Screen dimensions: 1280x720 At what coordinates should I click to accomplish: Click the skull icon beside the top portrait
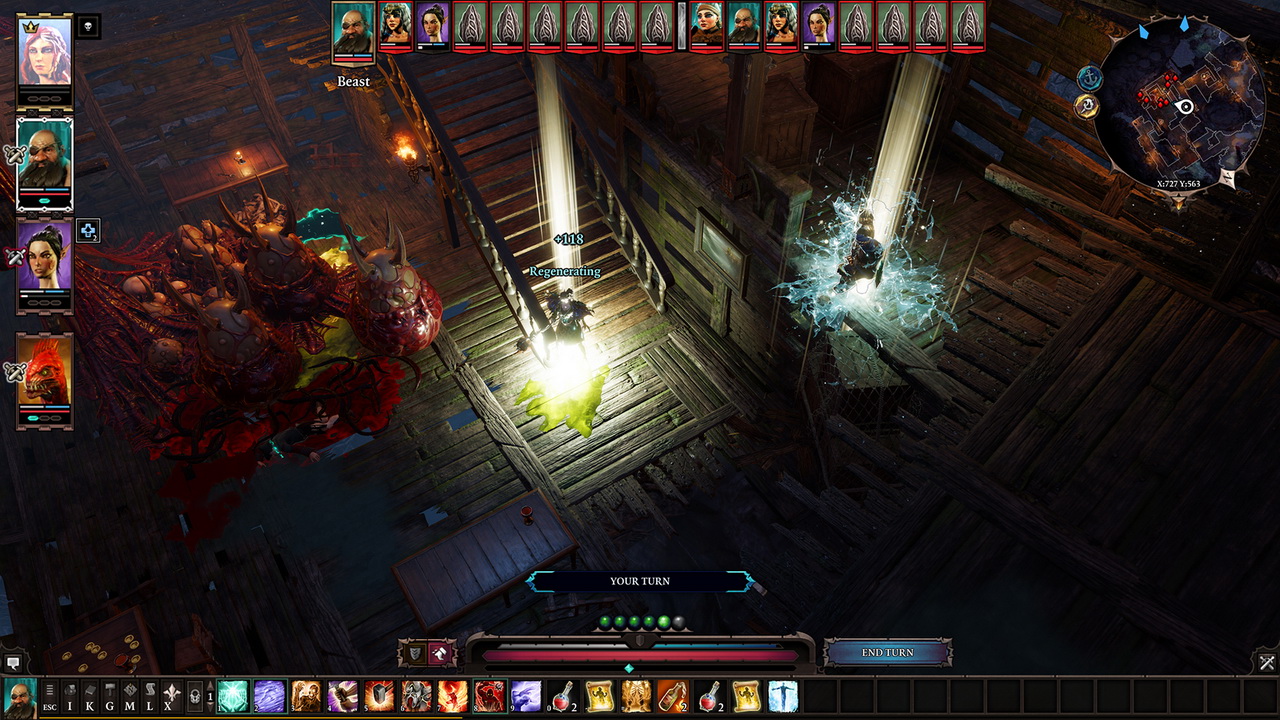[x=88, y=27]
